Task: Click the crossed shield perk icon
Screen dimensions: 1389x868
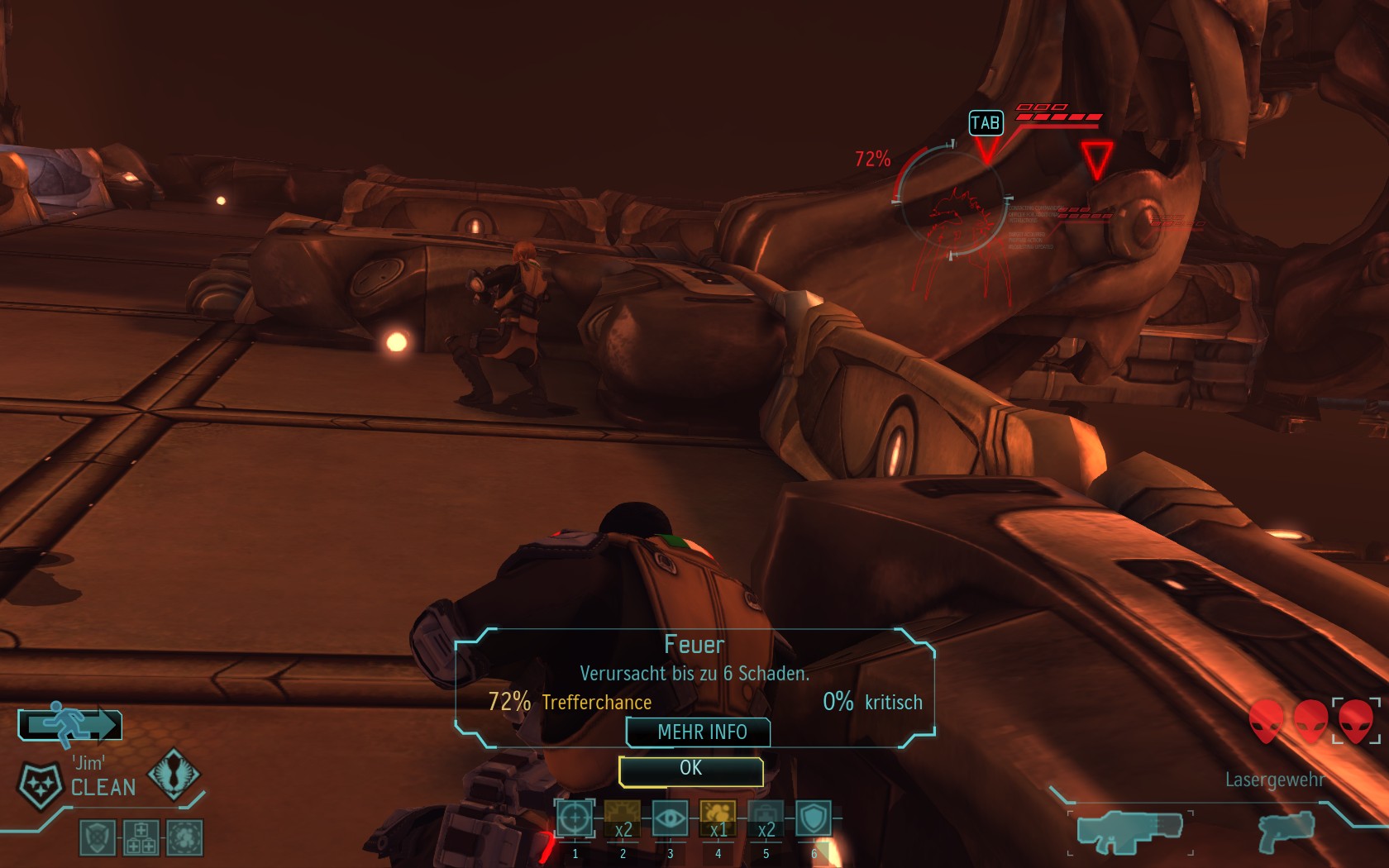Action: pyautogui.click(x=98, y=837)
